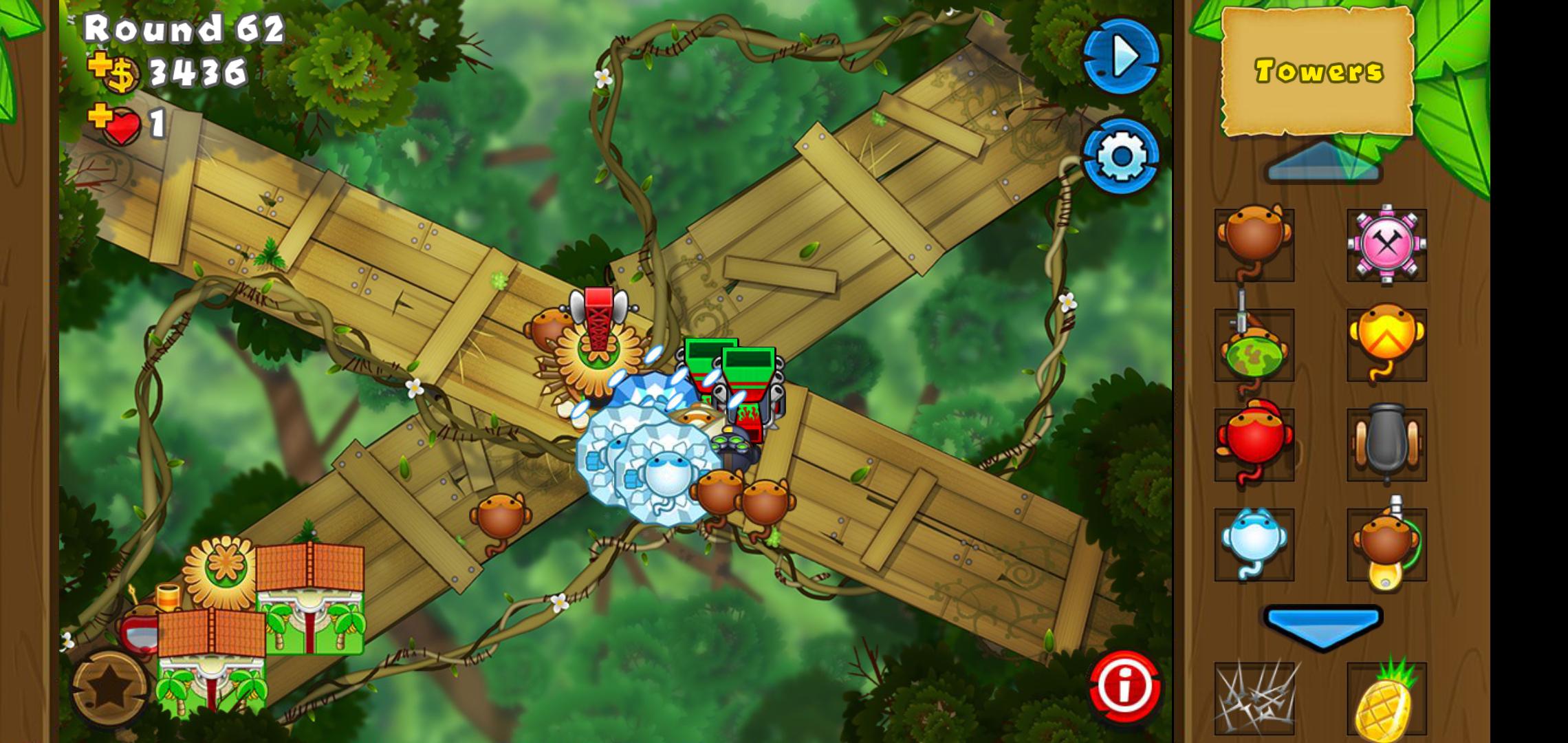Choose the Bomb Tower cannon

point(1386,444)
